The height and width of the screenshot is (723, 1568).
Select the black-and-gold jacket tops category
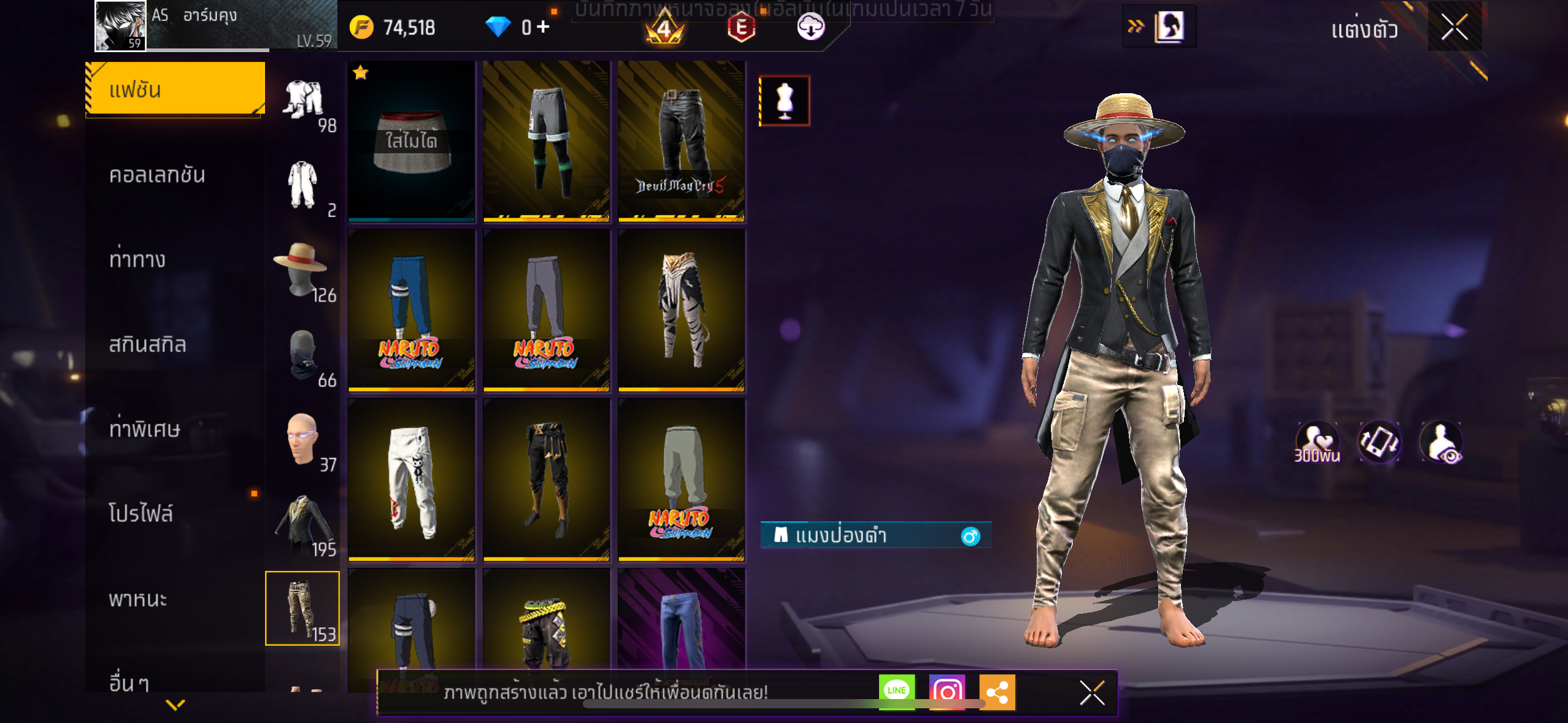pos(303,522)
